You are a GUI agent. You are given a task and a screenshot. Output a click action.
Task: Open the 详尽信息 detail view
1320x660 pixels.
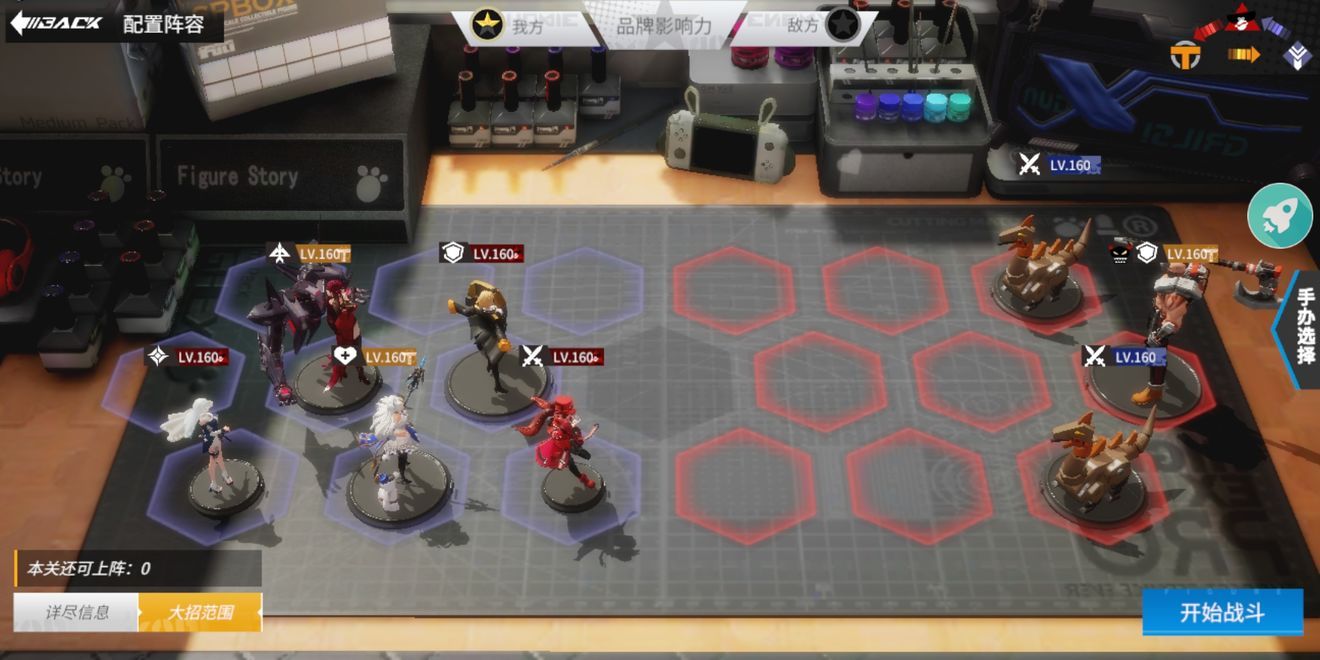(x=77, y=612)
